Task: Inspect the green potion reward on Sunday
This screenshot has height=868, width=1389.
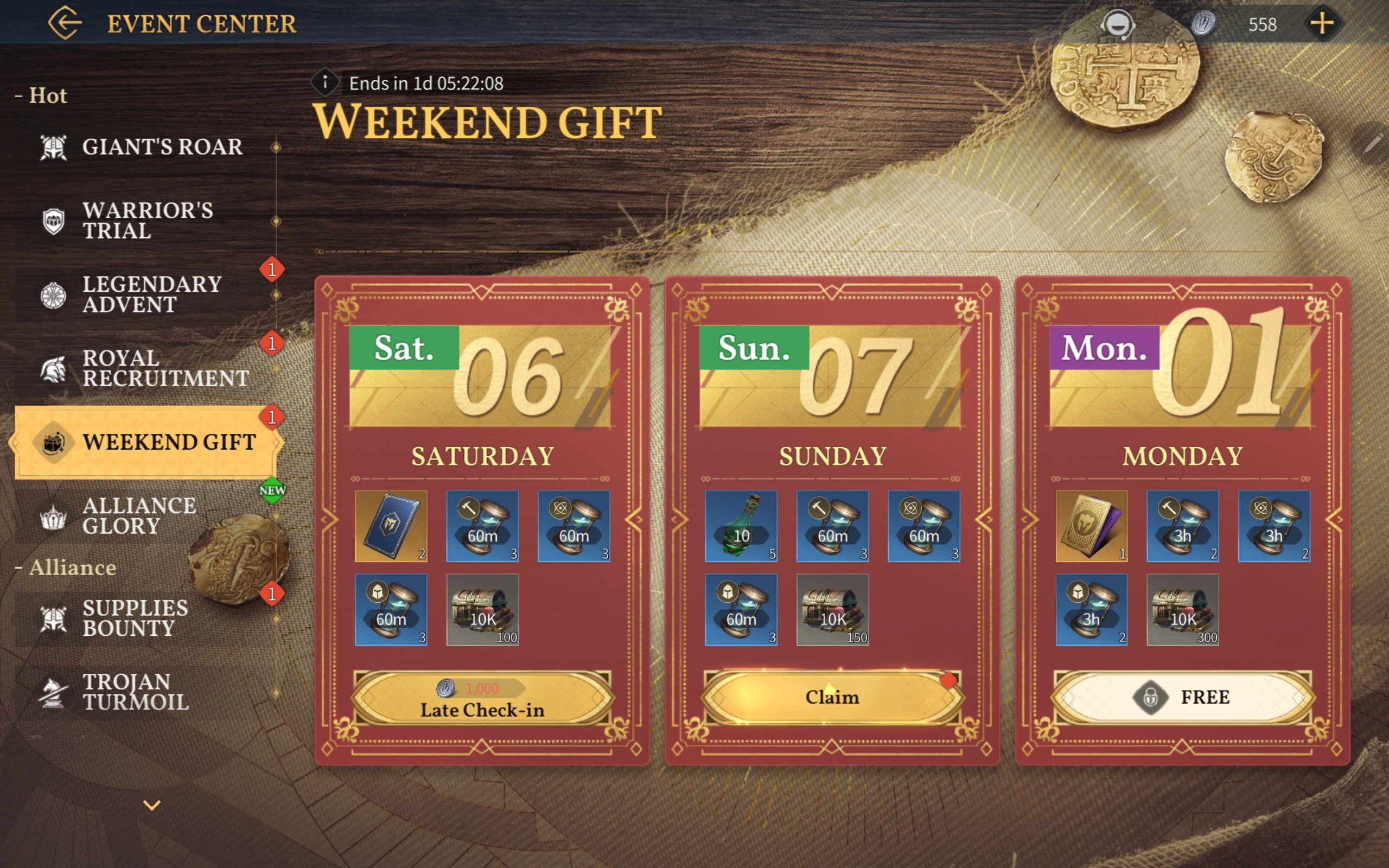Action: tap(741, 526)
